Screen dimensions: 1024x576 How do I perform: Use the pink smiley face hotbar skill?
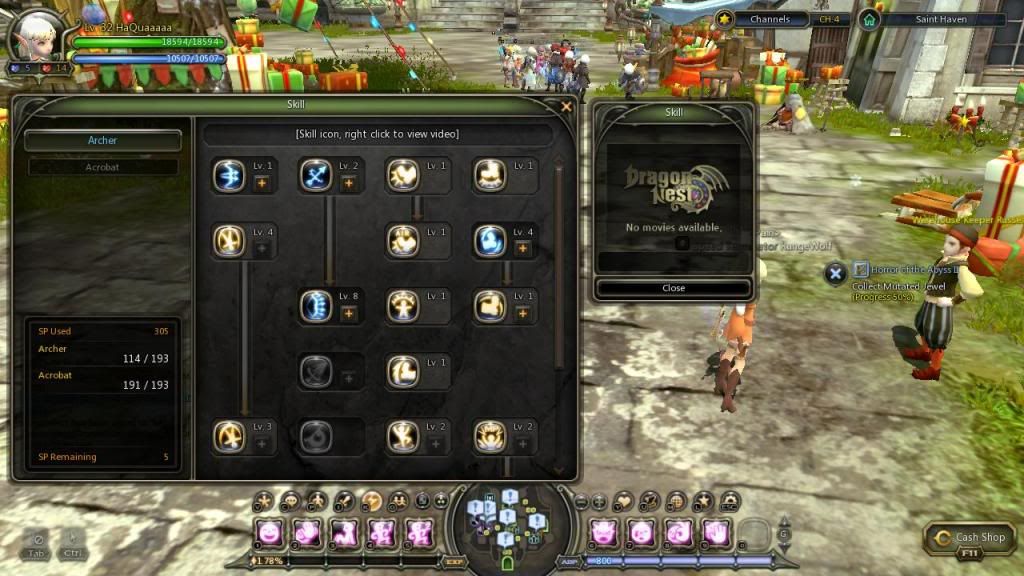pyautogui.click(x=268, y=533)
